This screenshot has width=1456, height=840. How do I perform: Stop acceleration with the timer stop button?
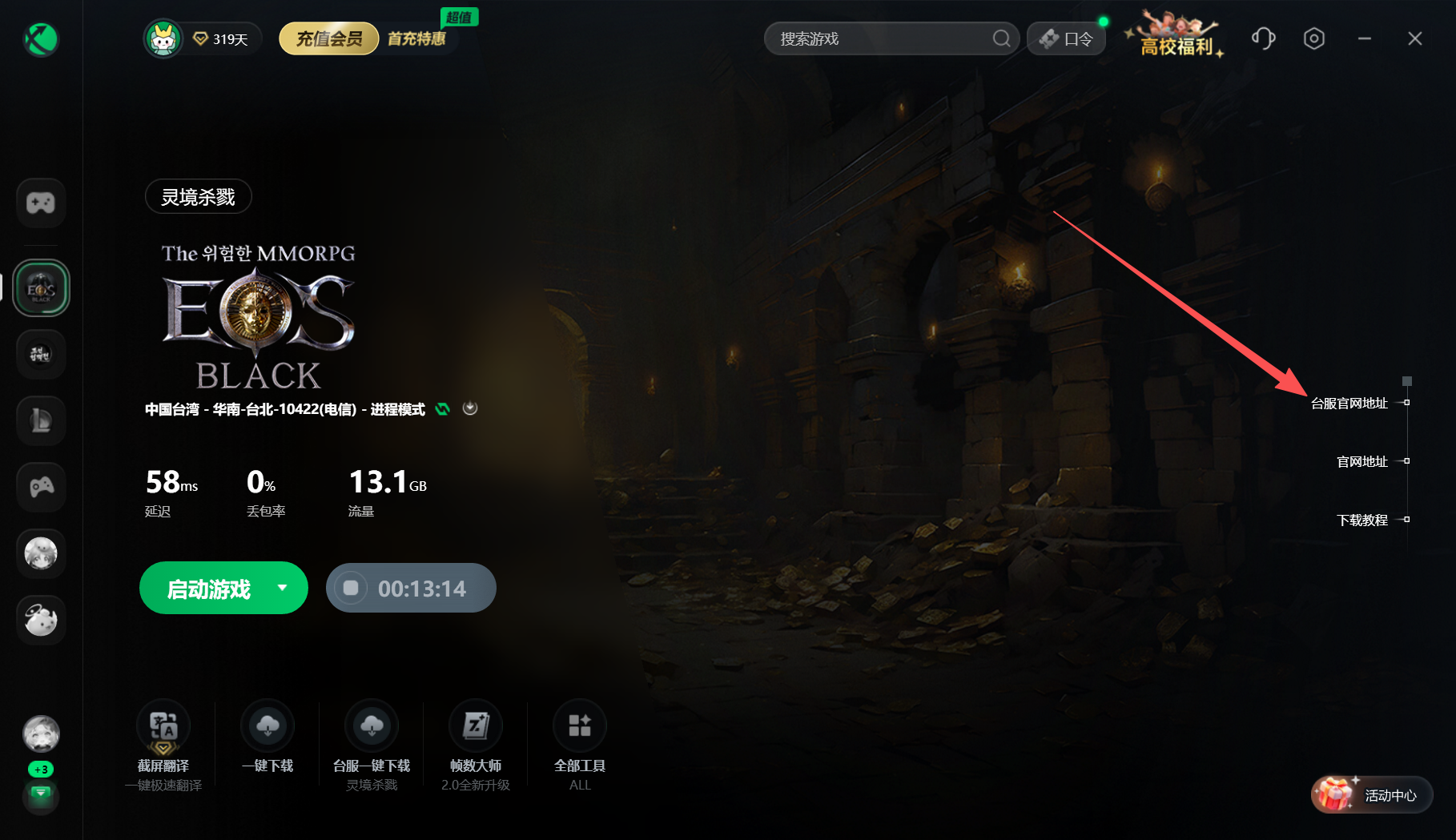click(351, 589)
